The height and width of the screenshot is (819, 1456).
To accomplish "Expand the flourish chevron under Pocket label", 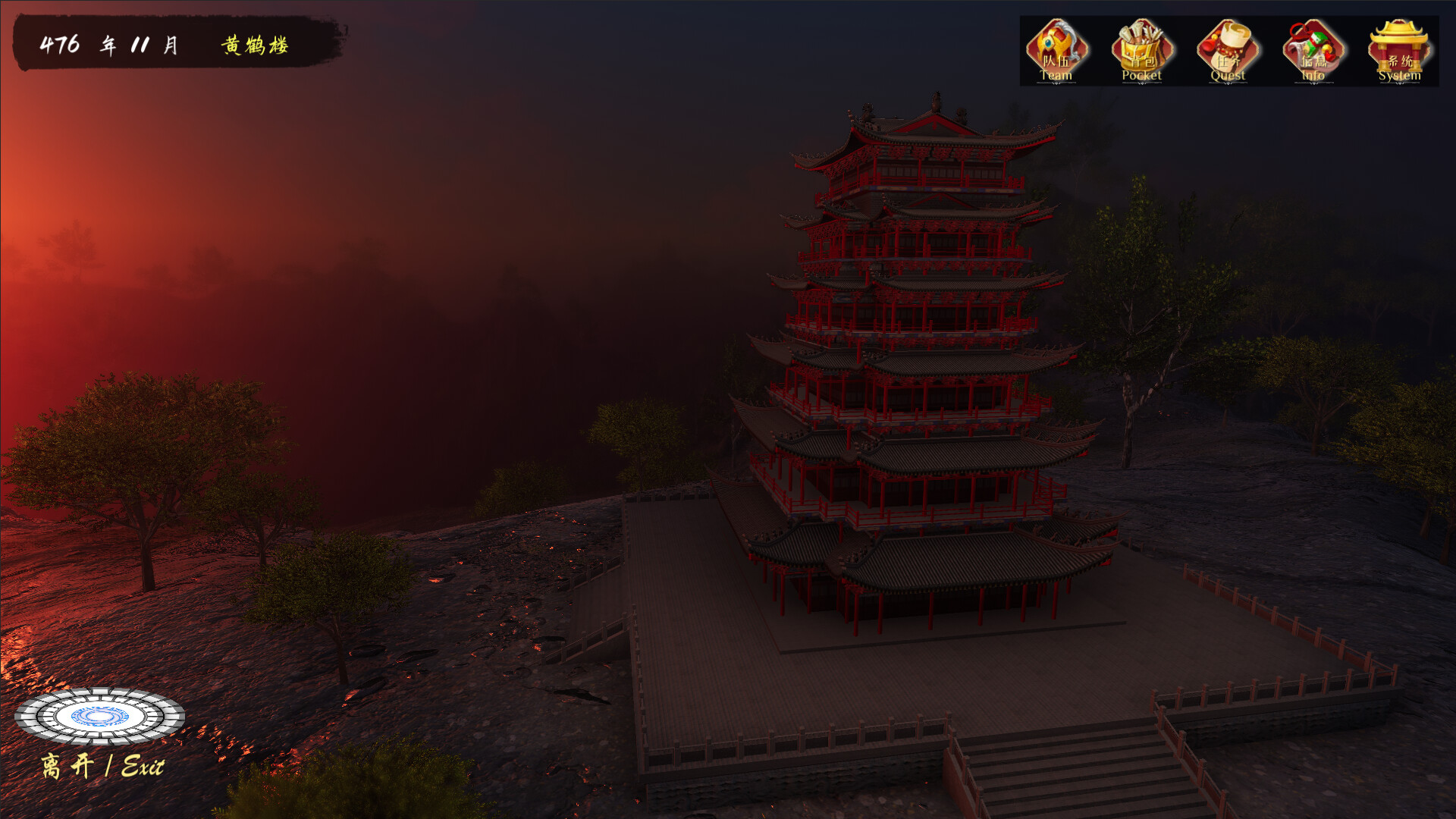I will (1144, 83).
